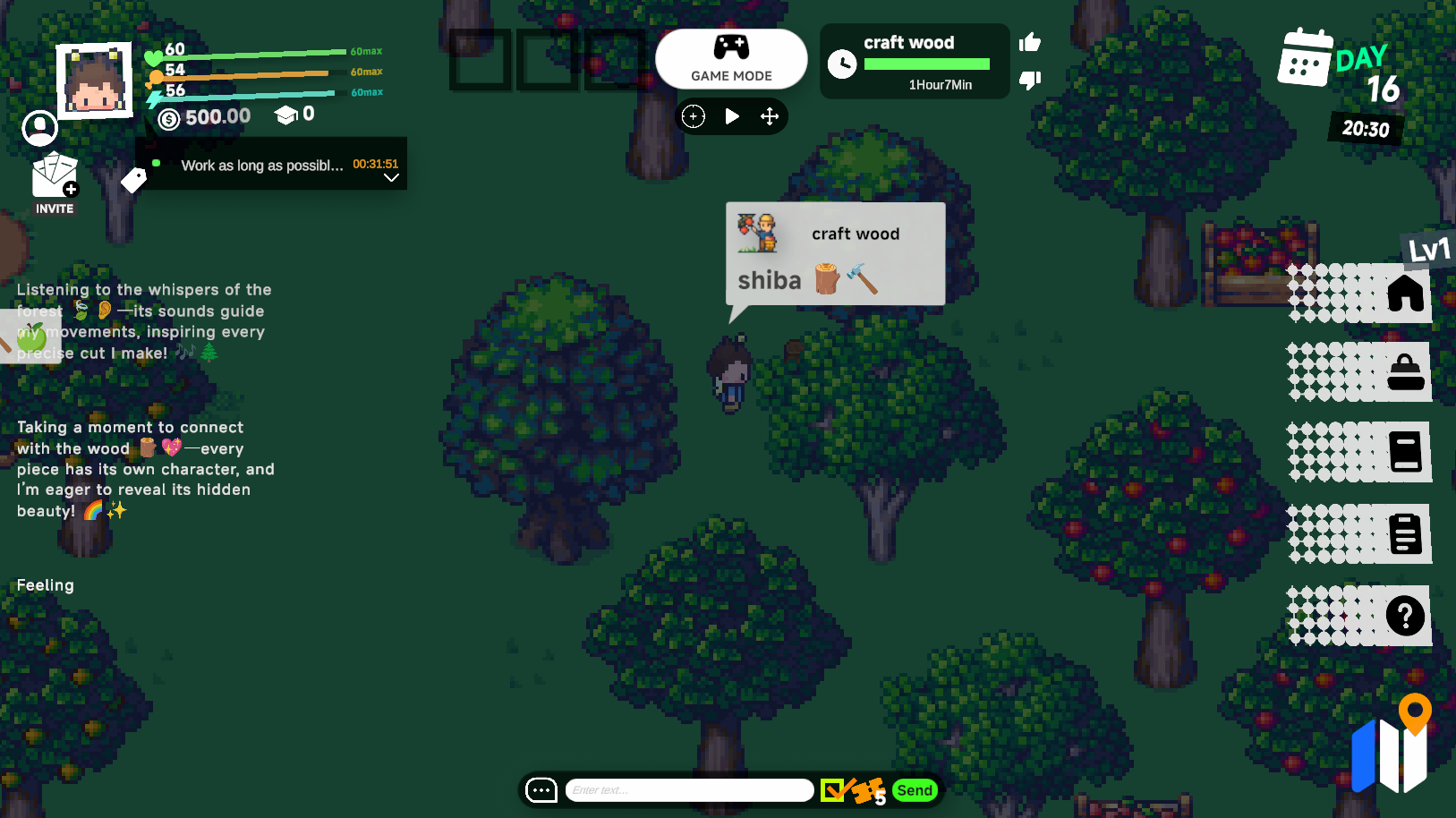Screen dimensions: 1456x818
Task: Select the four-arrow move control
Action: (x=770, y=116)
